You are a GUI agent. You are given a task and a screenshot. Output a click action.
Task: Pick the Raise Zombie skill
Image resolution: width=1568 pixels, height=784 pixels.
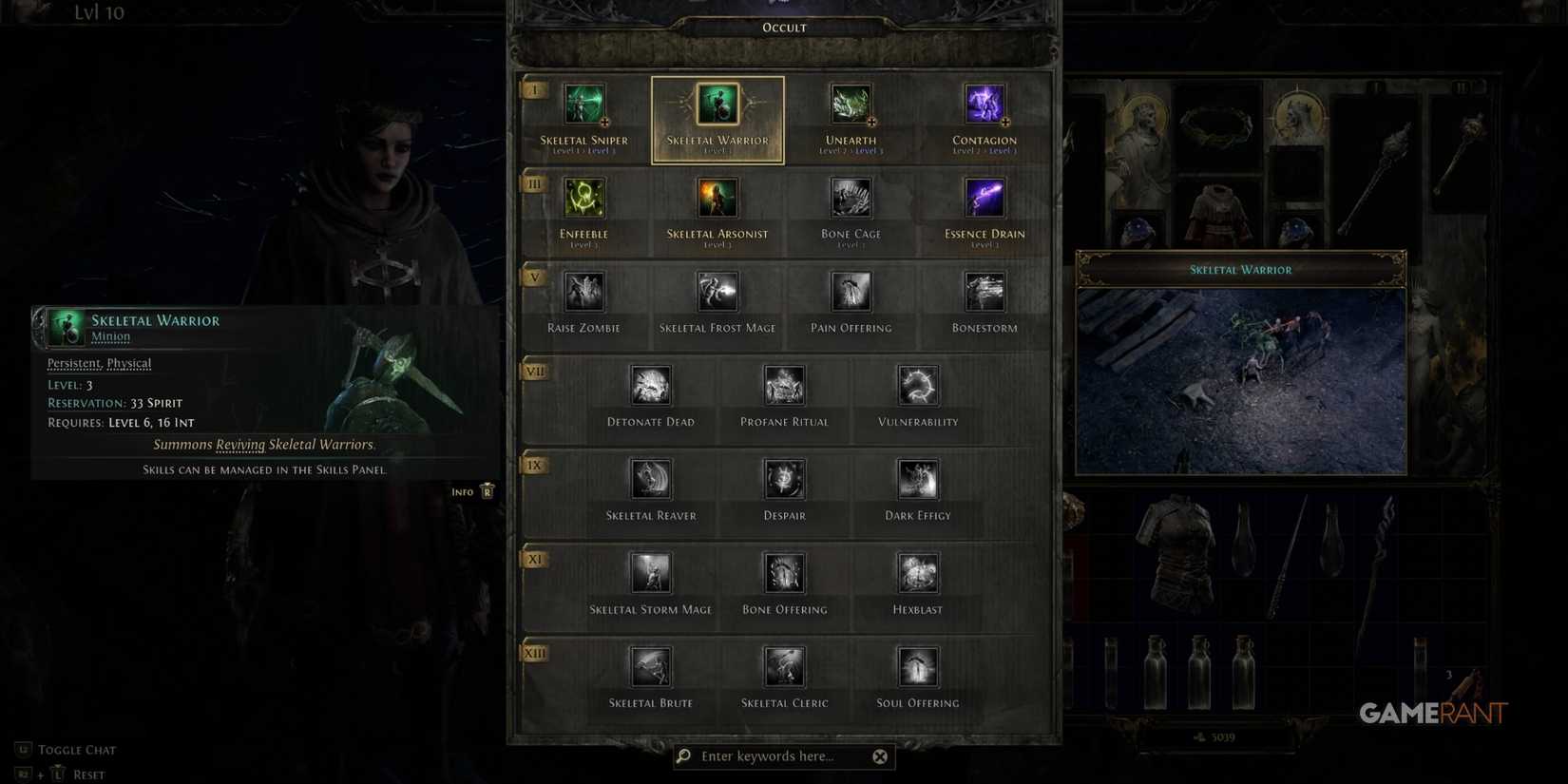(583, 292)
